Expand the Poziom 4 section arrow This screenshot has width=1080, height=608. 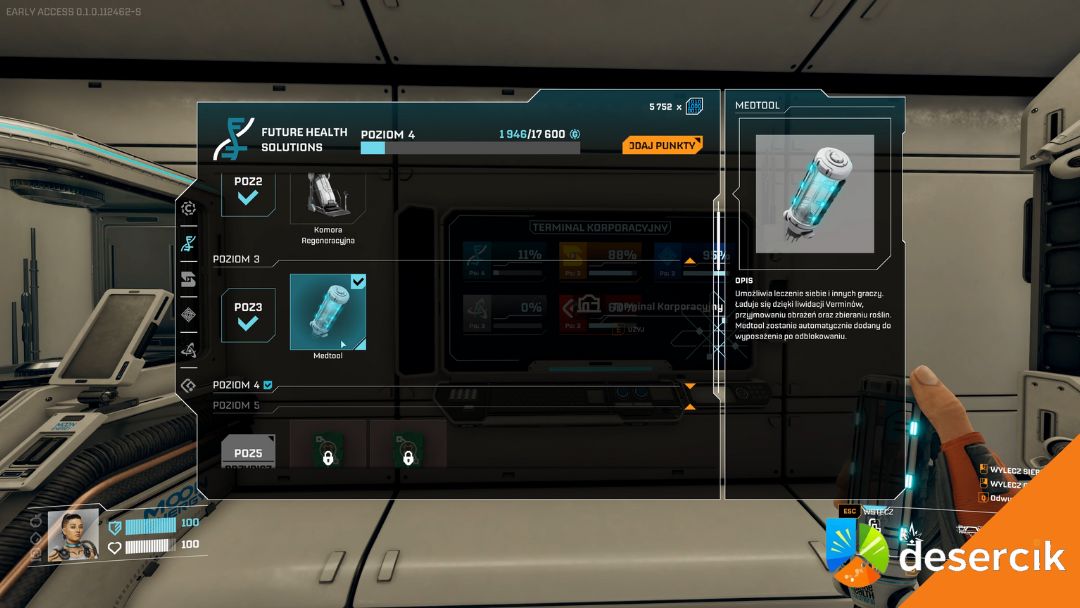pyautogui.click(x=689, y=386)
